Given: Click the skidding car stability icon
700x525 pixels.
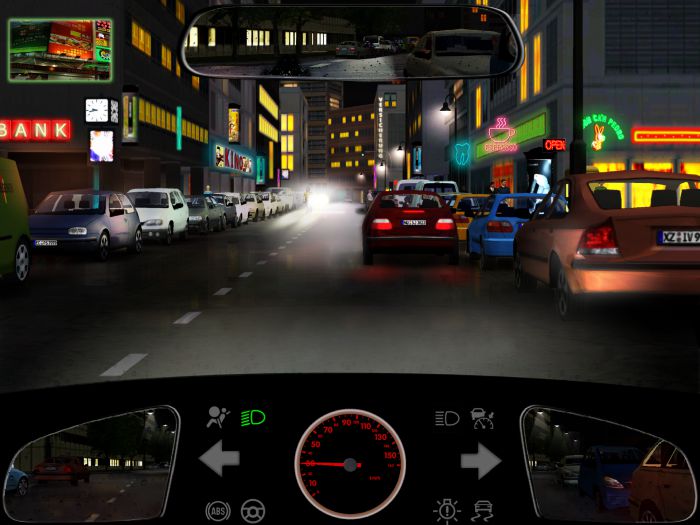Looking at the screenshot, I should click(483, 510).
